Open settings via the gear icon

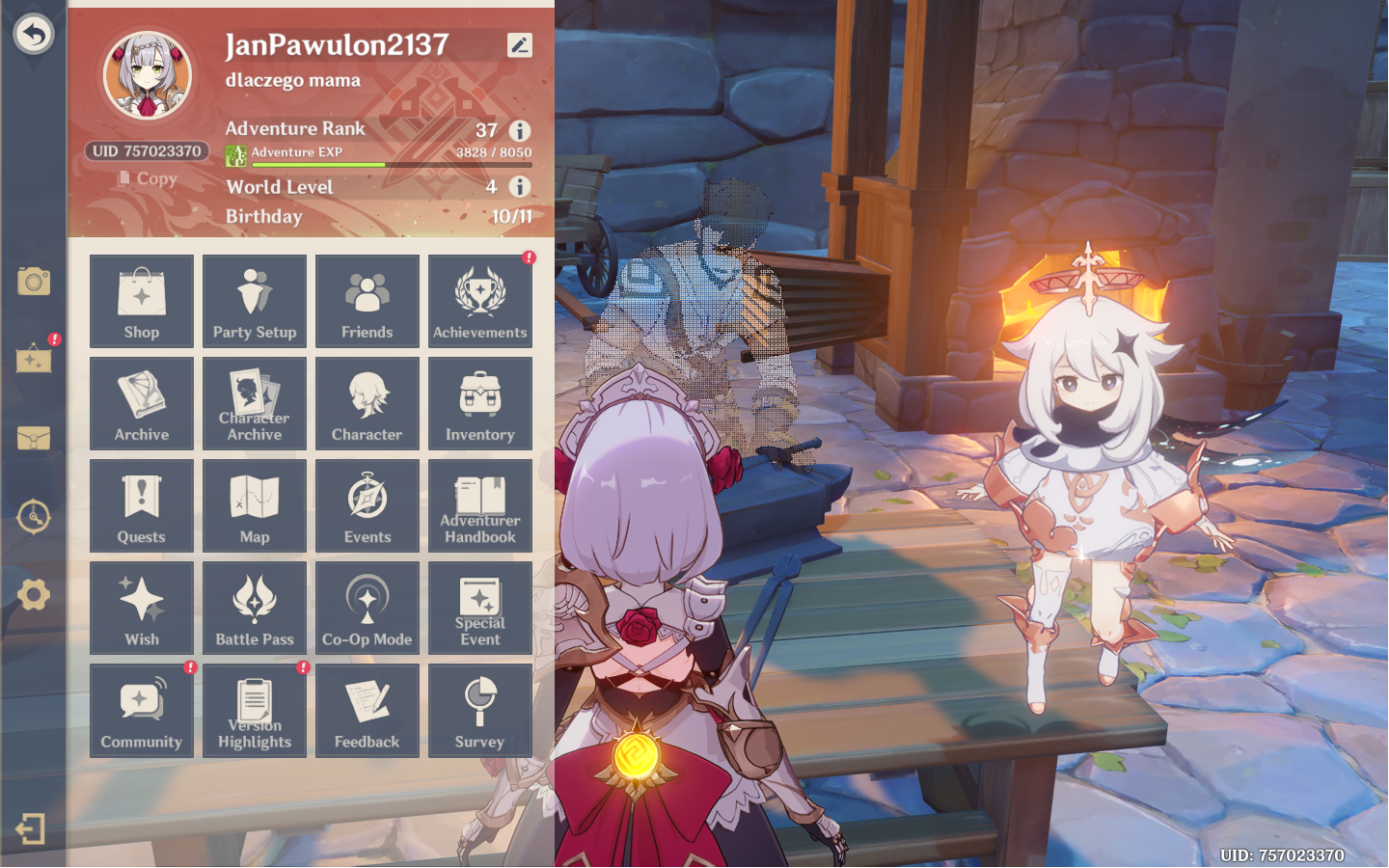pyautogui.click(x=34, y=595)
